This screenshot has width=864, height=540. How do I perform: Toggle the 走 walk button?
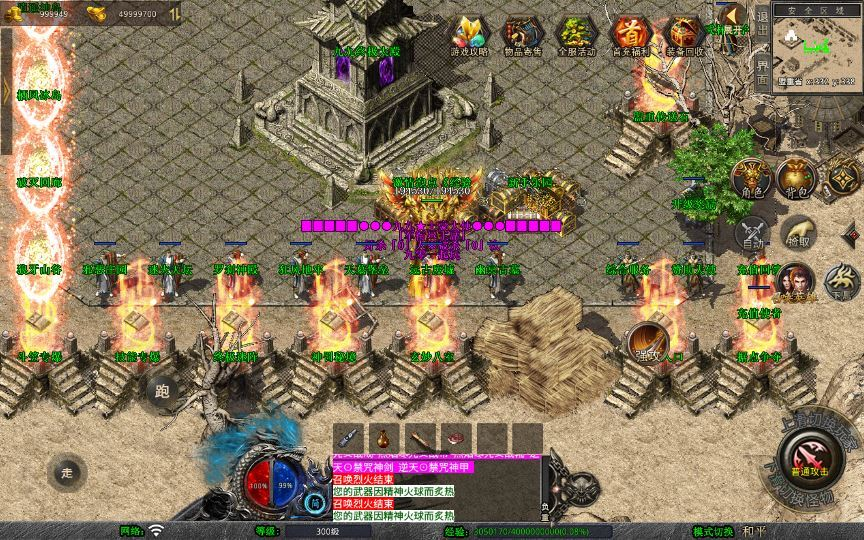click(x=68, y=471)
